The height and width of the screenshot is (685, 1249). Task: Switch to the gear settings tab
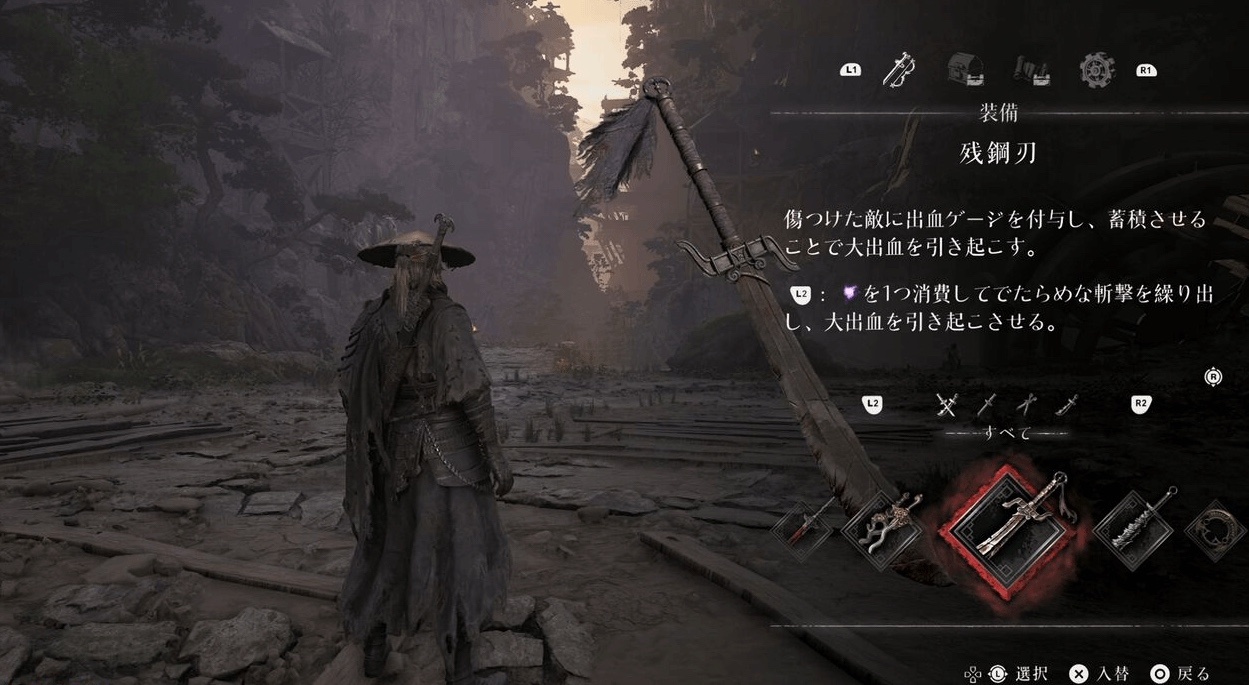1096,70
